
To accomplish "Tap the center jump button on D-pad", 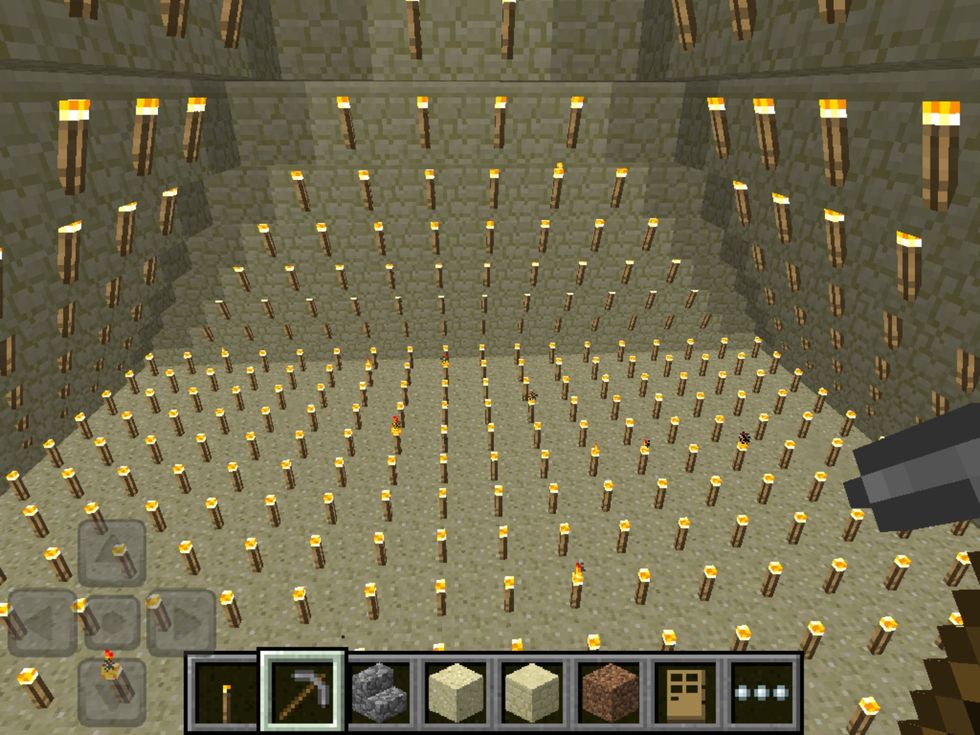I will point(112,622).
